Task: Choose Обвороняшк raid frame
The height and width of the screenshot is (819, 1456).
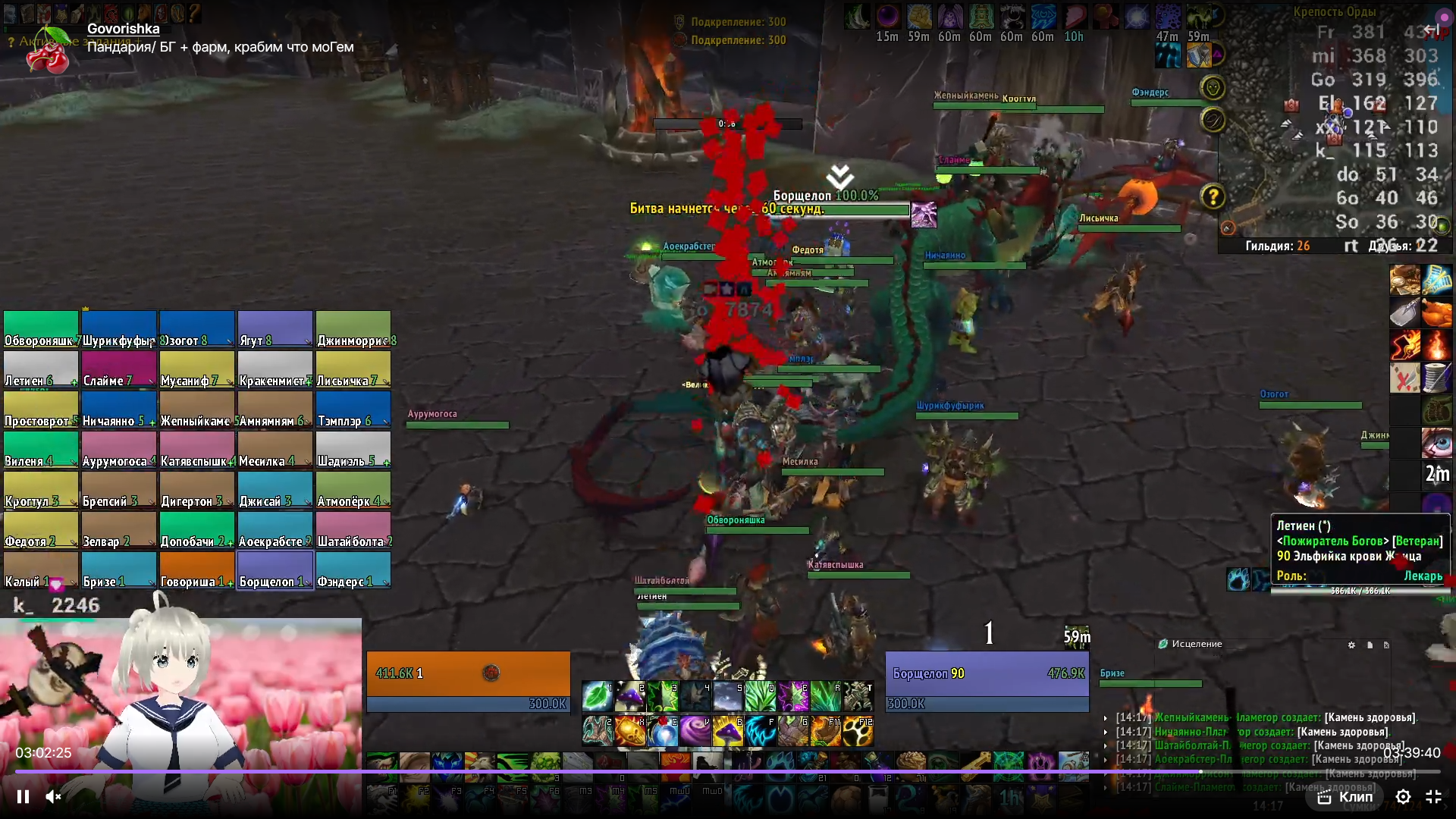Action: click(x=41, y=330)
